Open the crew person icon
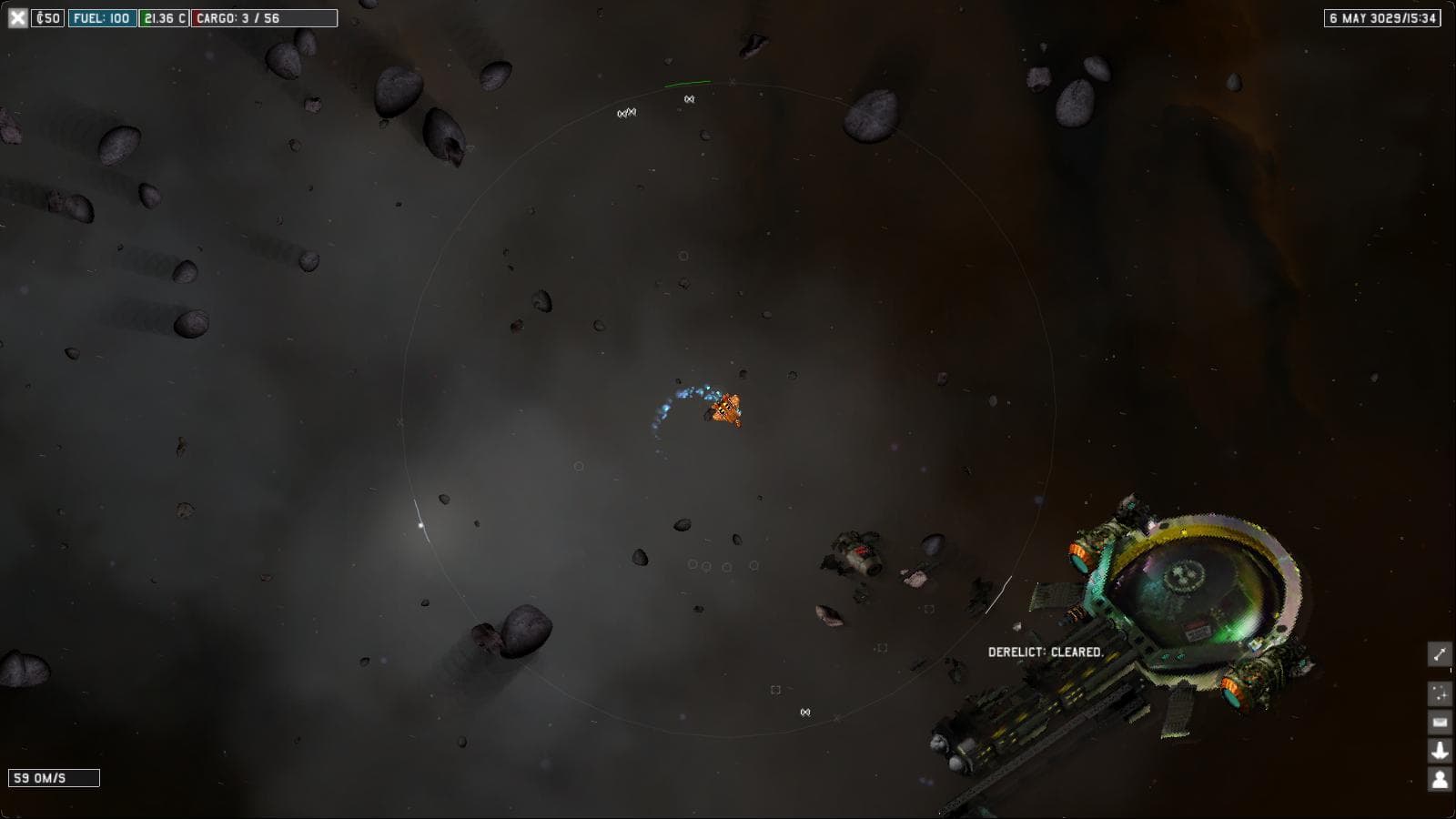Viewport: 1456px width, 819px height. tap(1440, 779)
